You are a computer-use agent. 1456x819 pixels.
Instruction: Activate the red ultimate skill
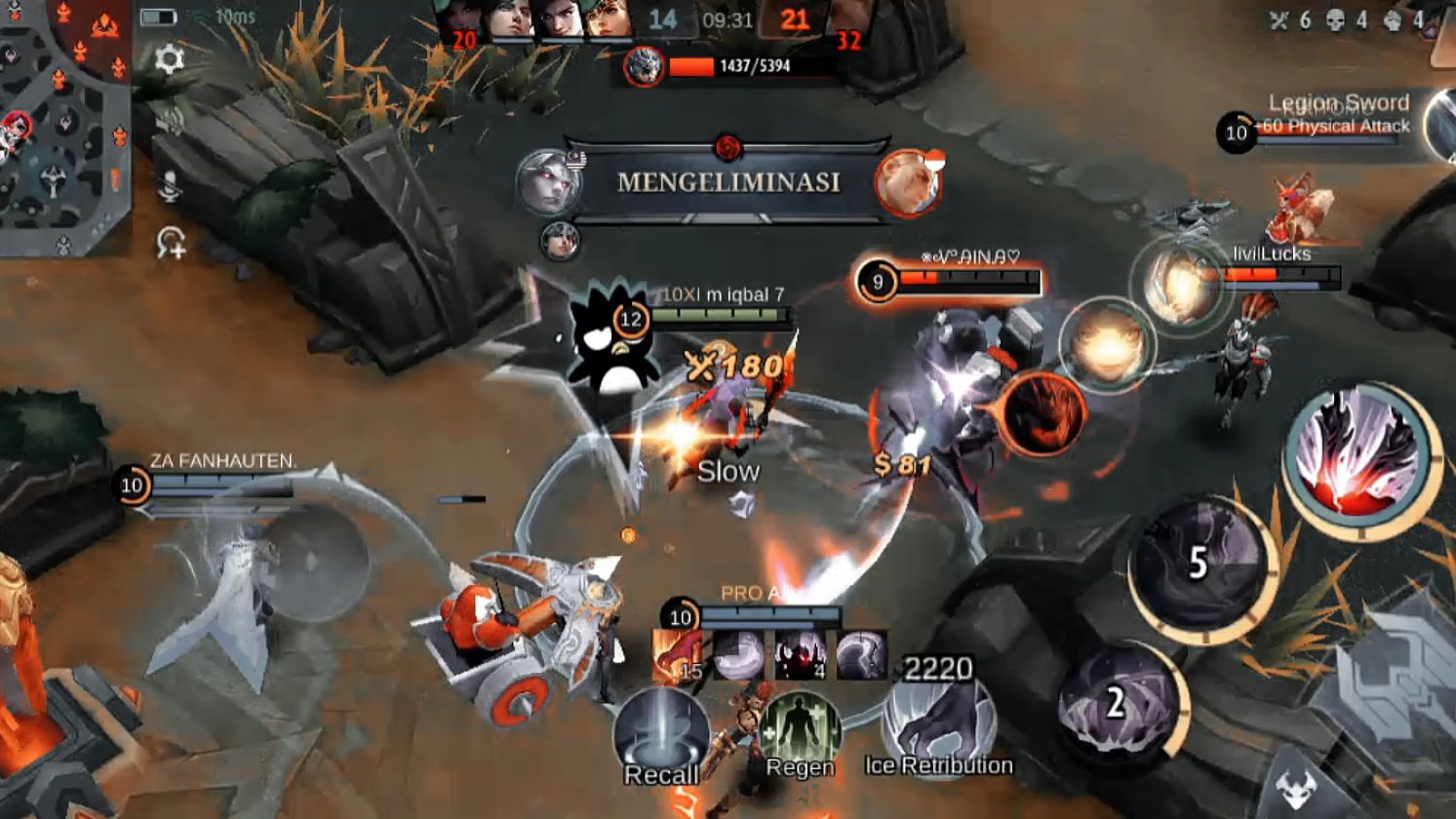pyautogui.click(x=1361, y=458)
